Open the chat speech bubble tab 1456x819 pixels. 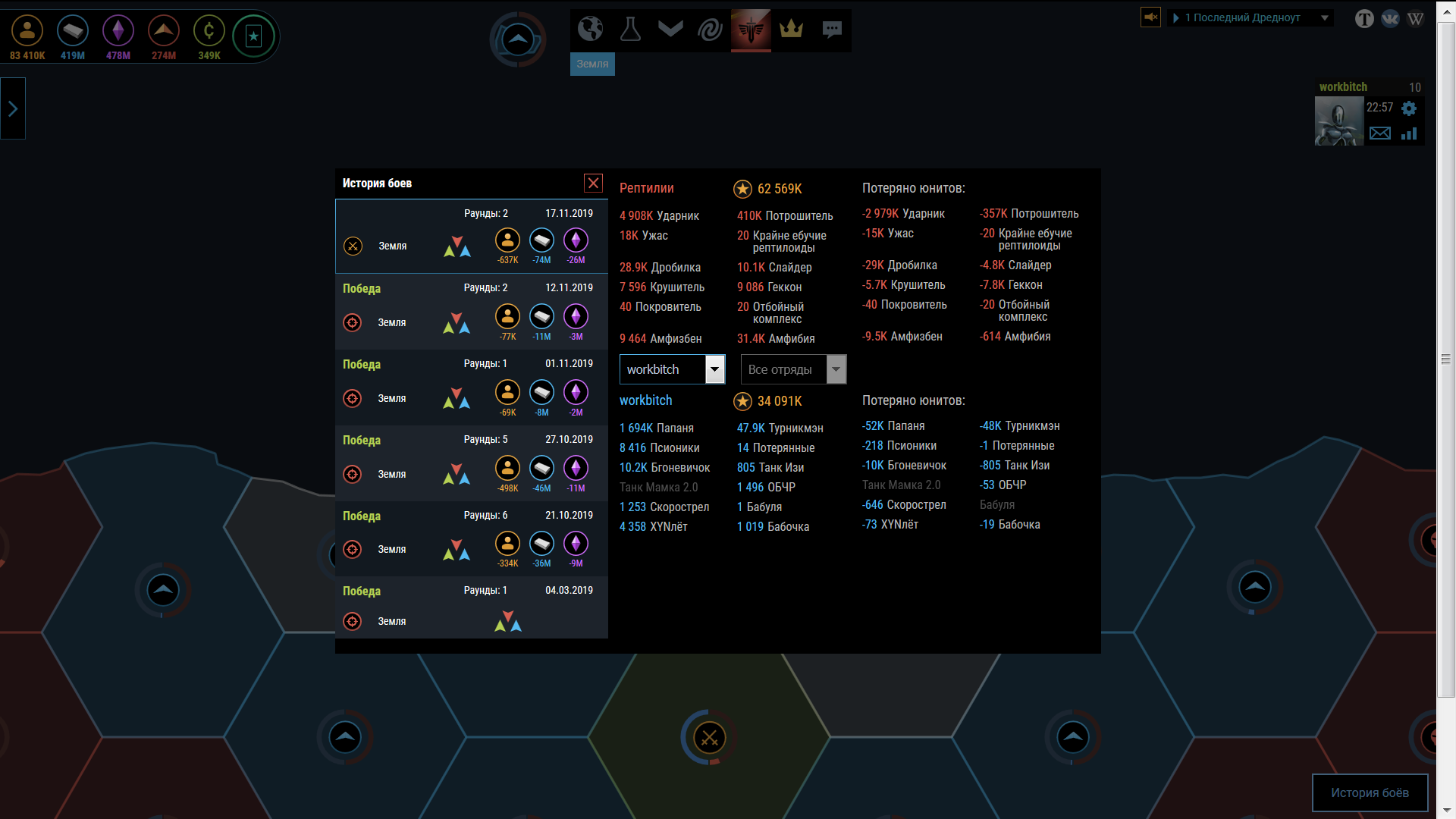[832, 30]
